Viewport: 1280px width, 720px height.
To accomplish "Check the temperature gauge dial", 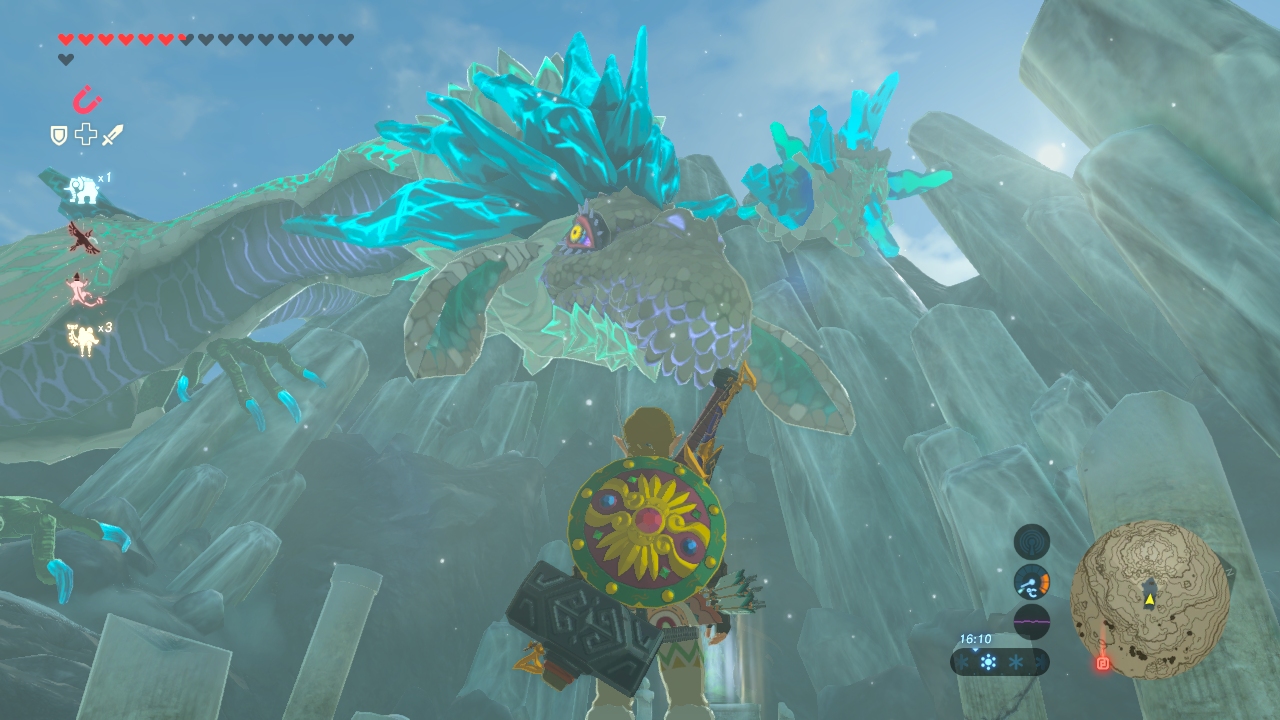I will click(1032, 582).
